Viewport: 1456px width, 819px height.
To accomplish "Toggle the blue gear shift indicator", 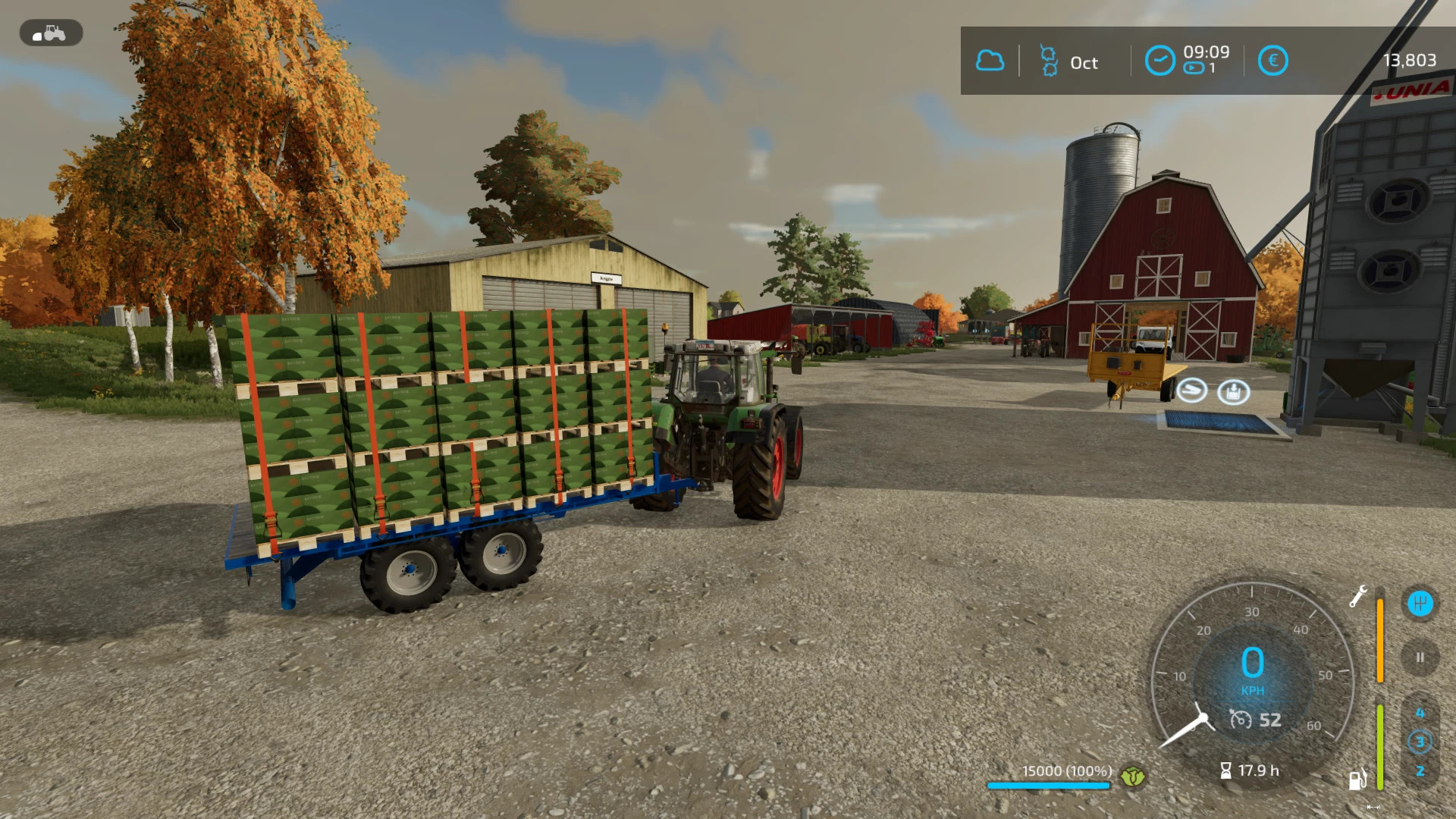I will [x=1420, y=603].
